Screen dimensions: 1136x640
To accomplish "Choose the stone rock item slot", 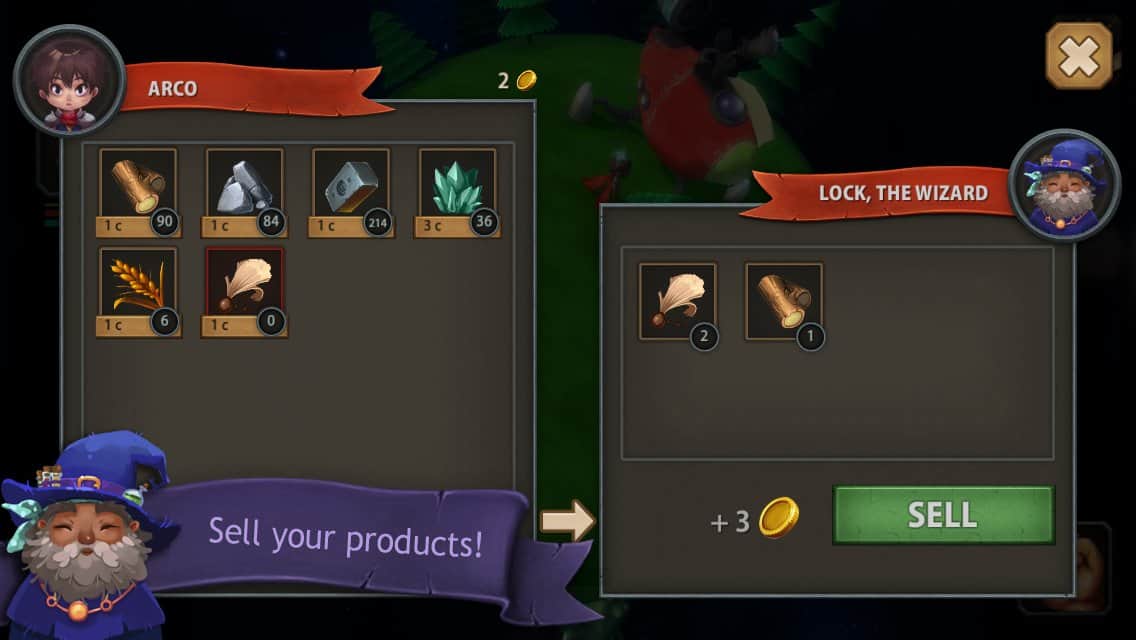I will click(245, 190).
